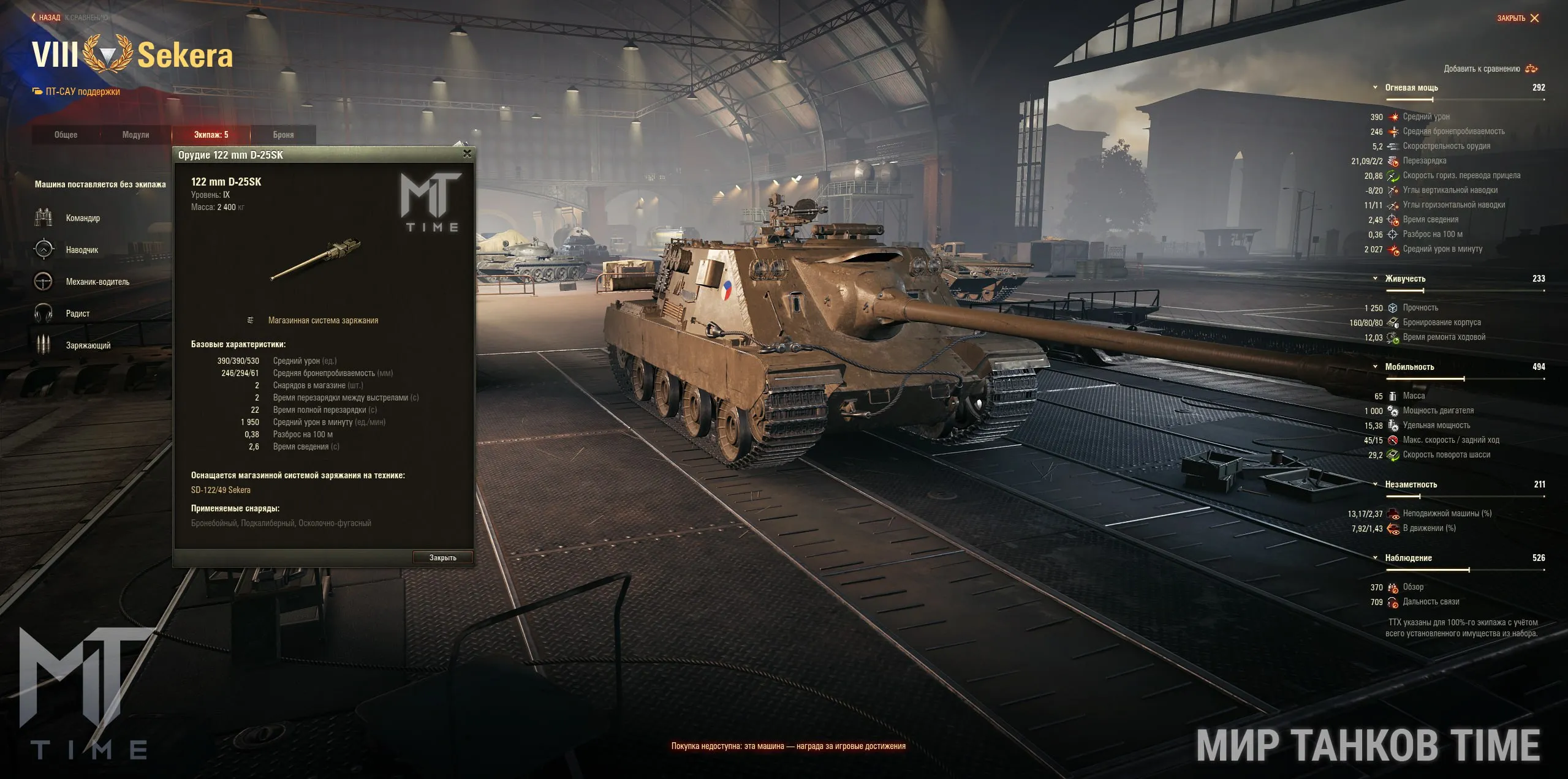Viewport: 1568px width, 779px height.
Task: Select the Экипаж: 5 tab
Action: click(x=211, y=135)
